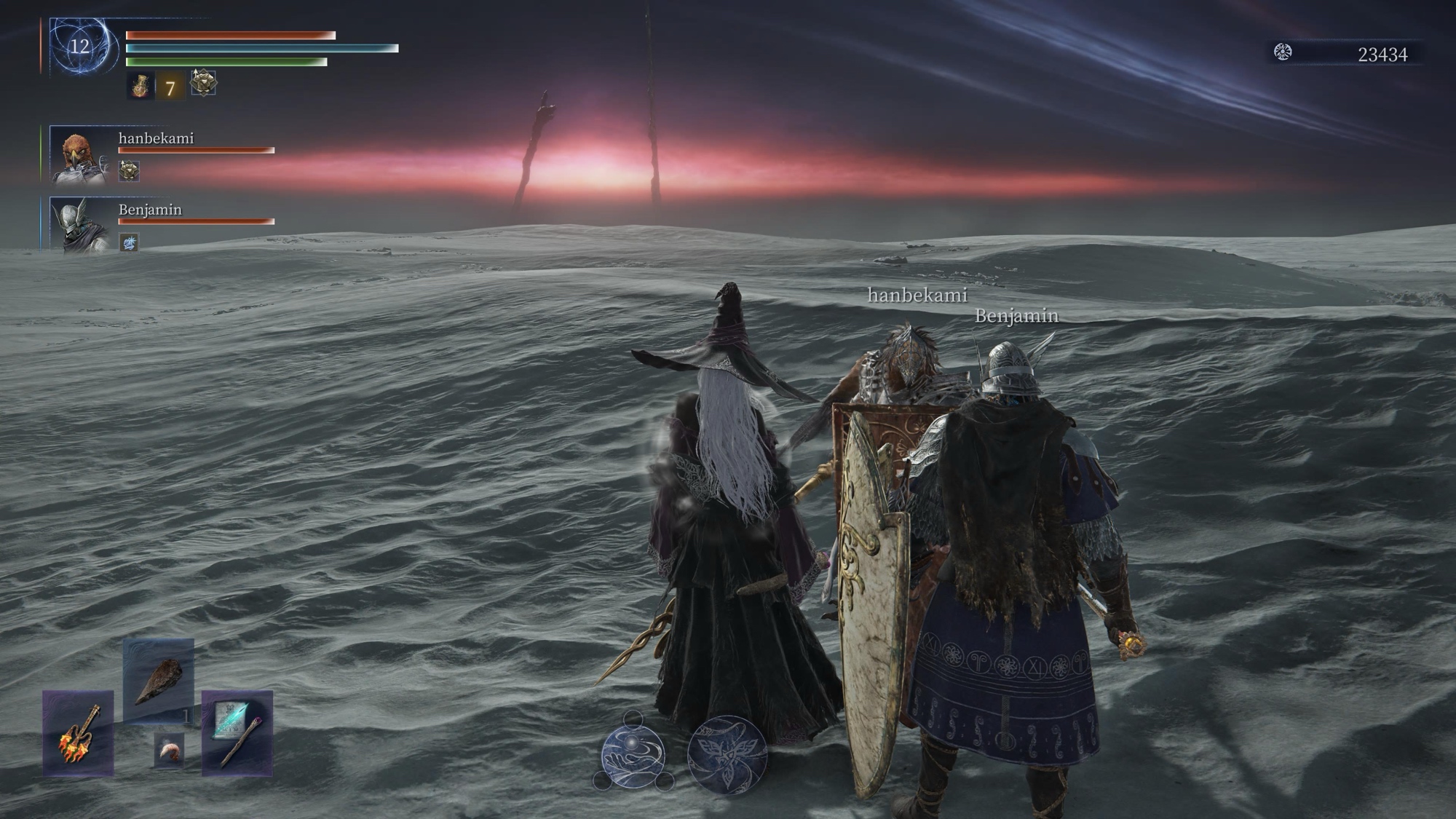Click the level 12 character emblem
The width and height of the screenshot is (1456, 819).
[82, 47]
